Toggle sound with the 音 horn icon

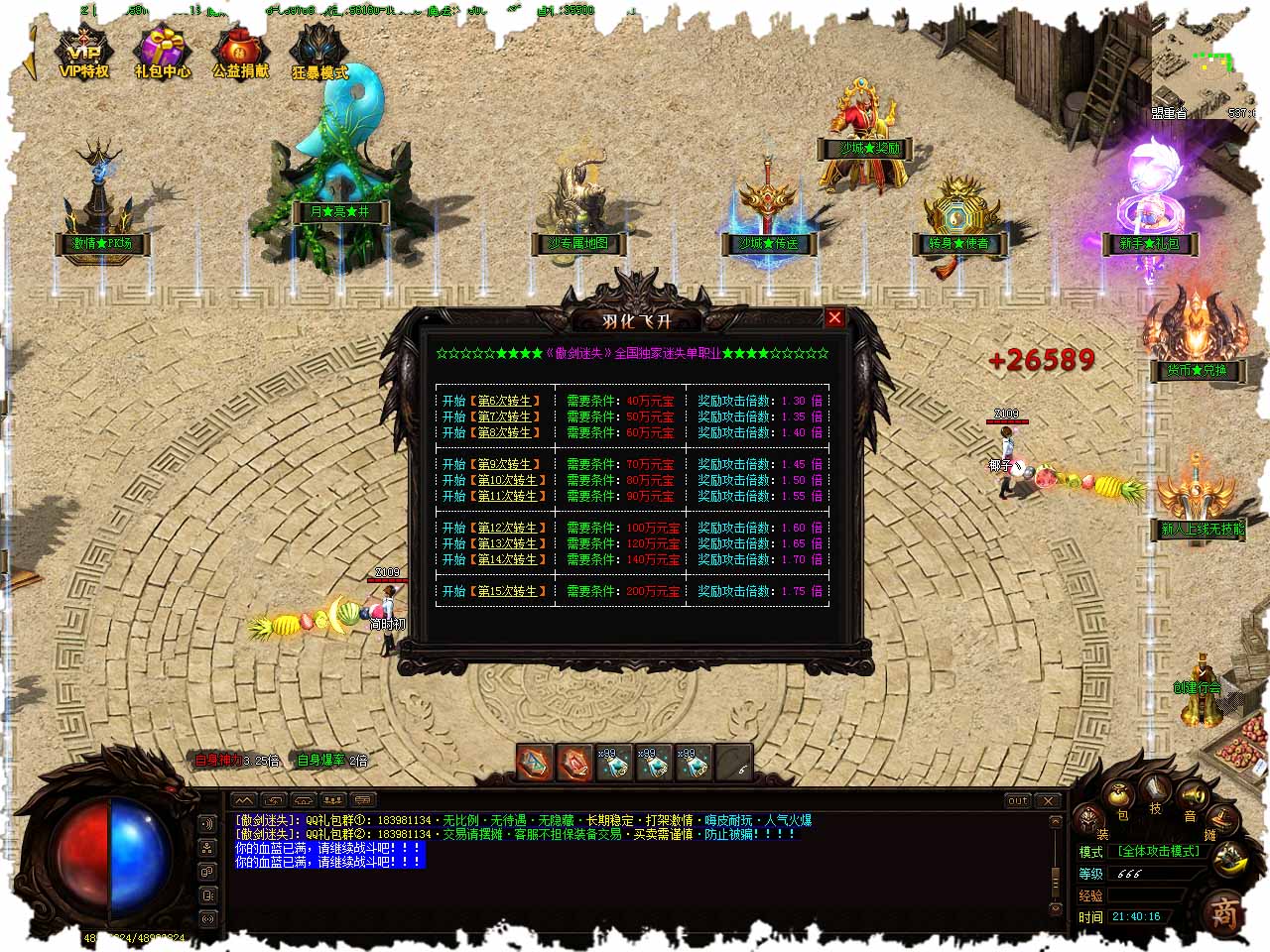point(1192,798)
